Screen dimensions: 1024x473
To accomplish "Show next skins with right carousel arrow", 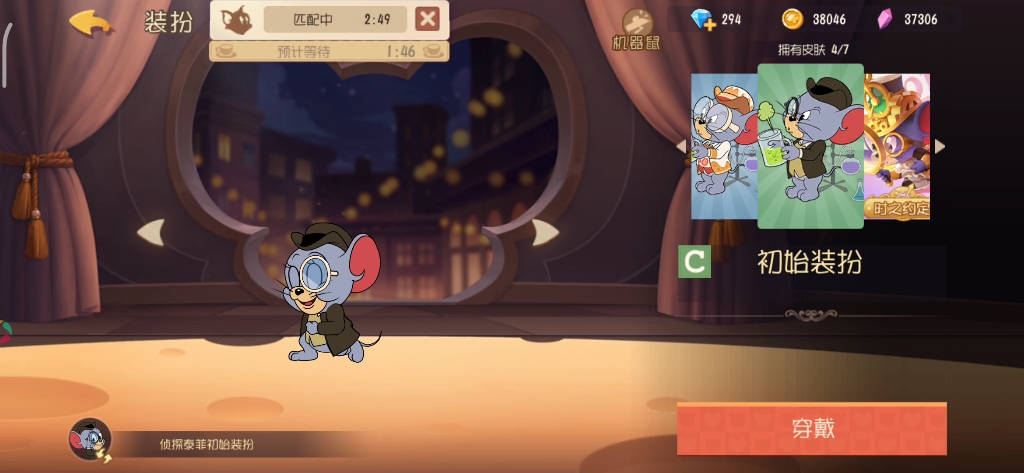I will tap(939, 146).
